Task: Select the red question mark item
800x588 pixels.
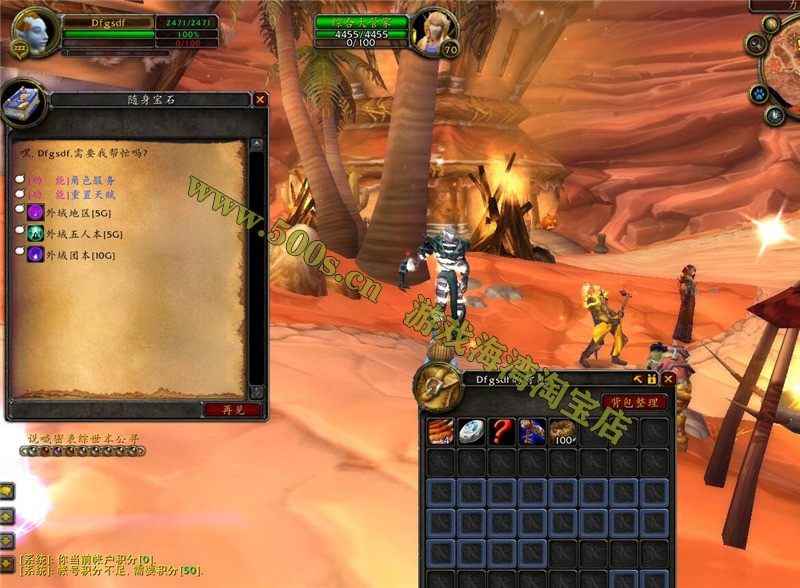Action: [x=503, y=431]
